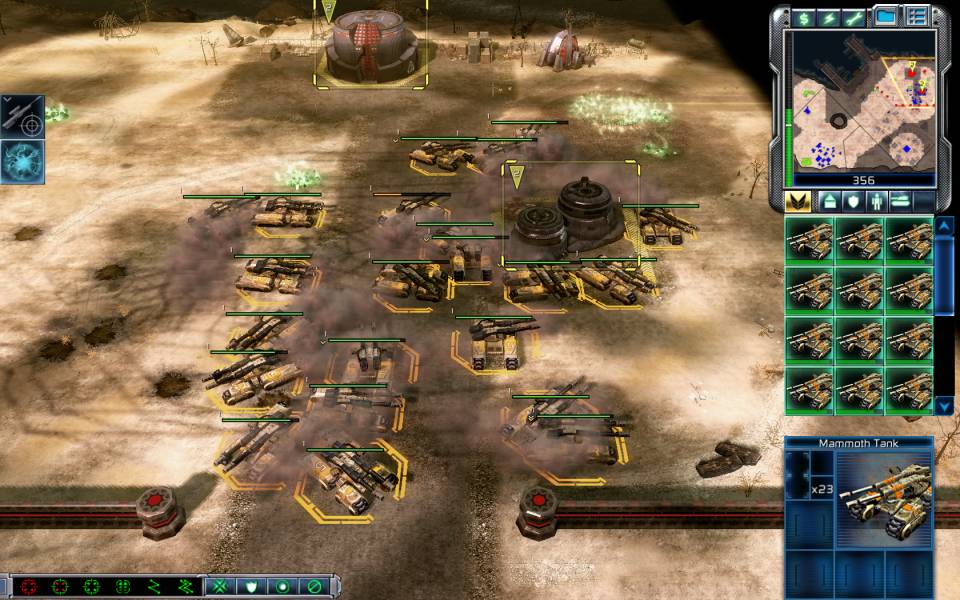
Task: Activate the sniper targeting support power
Action: (x=22, y=117)
